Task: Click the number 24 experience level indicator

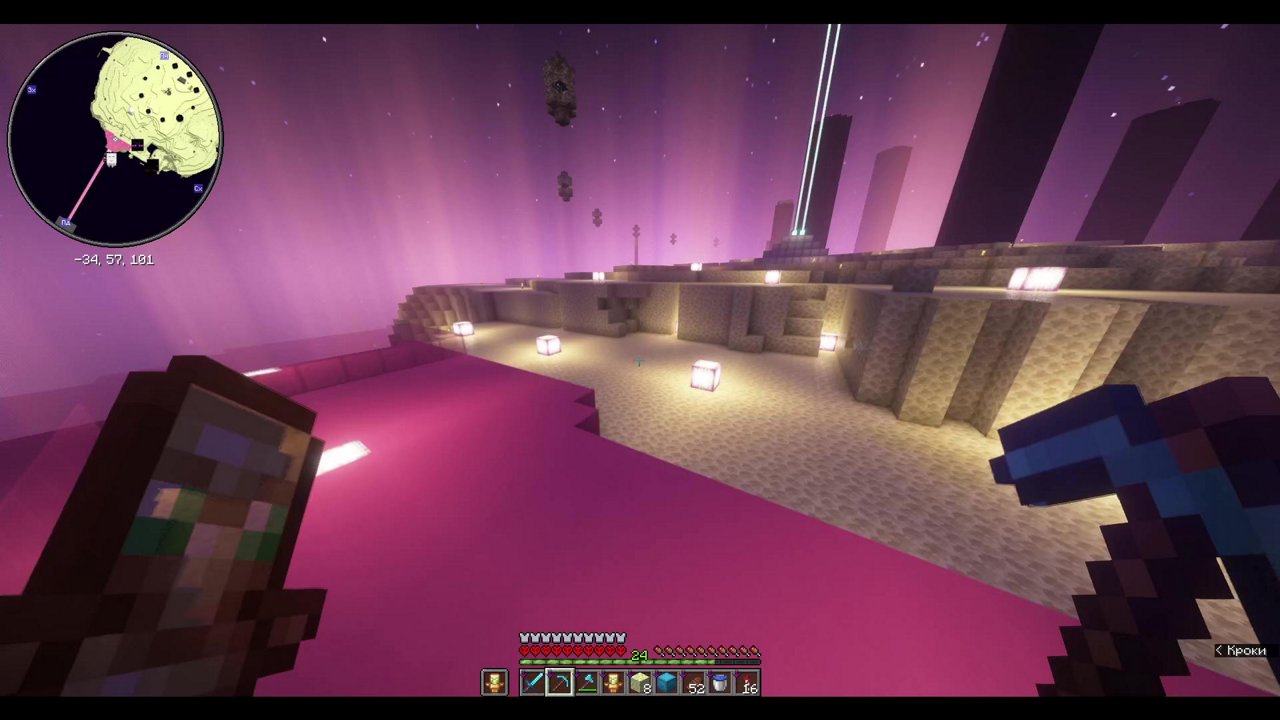Action: pos(641,656)
